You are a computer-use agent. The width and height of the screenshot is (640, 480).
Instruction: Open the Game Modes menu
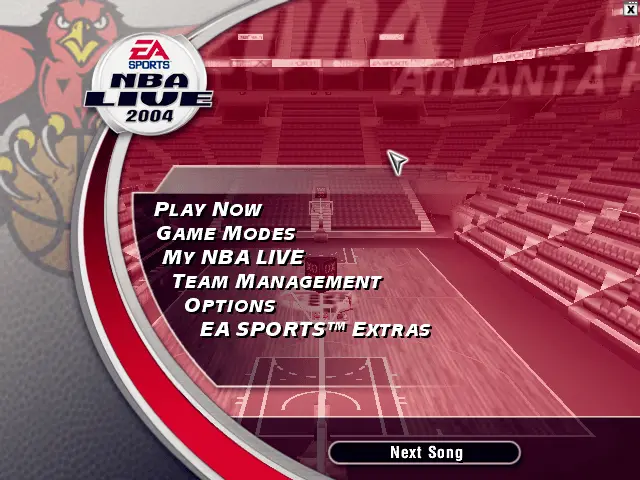pos(226,233)
